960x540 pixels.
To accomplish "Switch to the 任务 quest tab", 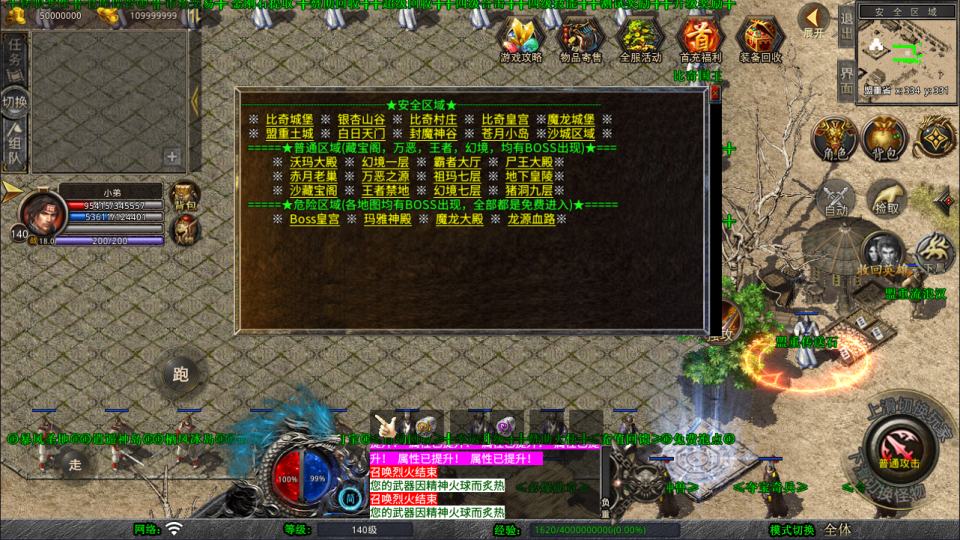I will 15,54.
